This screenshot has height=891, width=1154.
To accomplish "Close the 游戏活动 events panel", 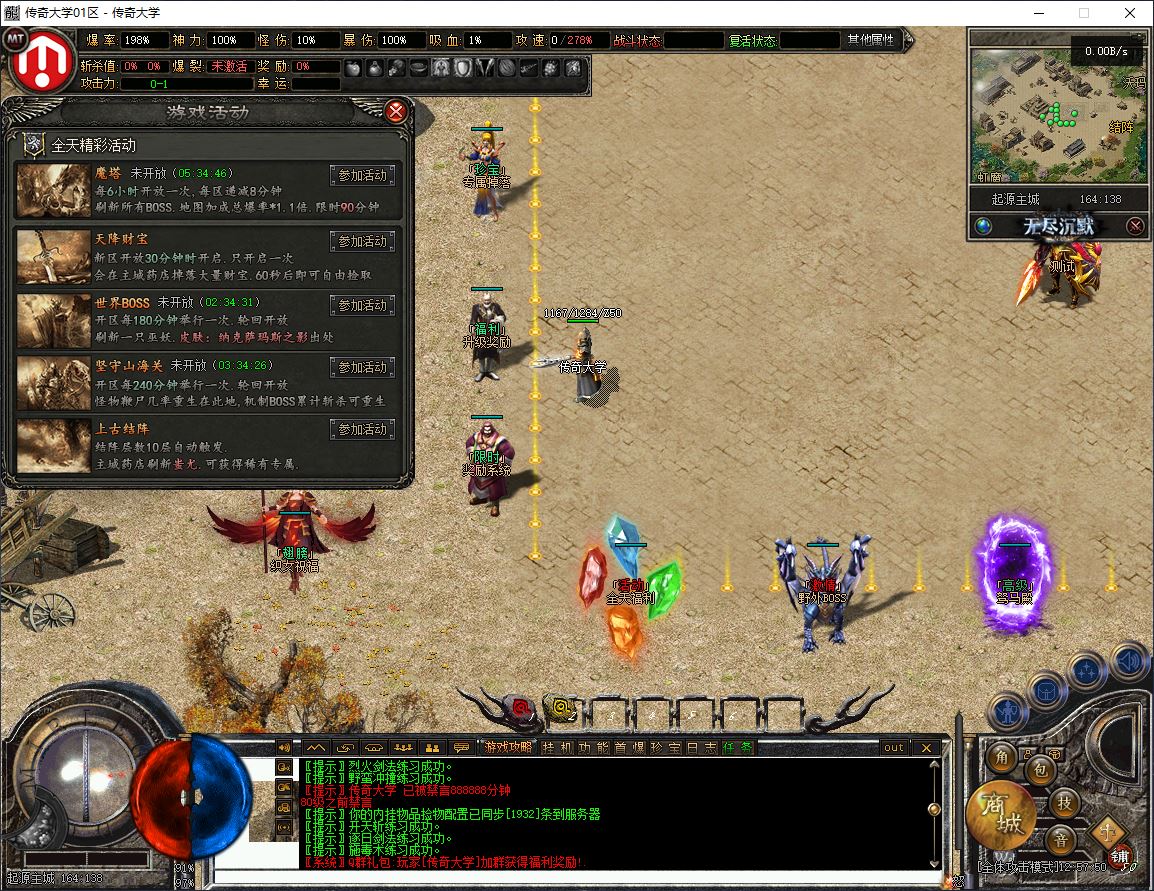I will point(397,111).
